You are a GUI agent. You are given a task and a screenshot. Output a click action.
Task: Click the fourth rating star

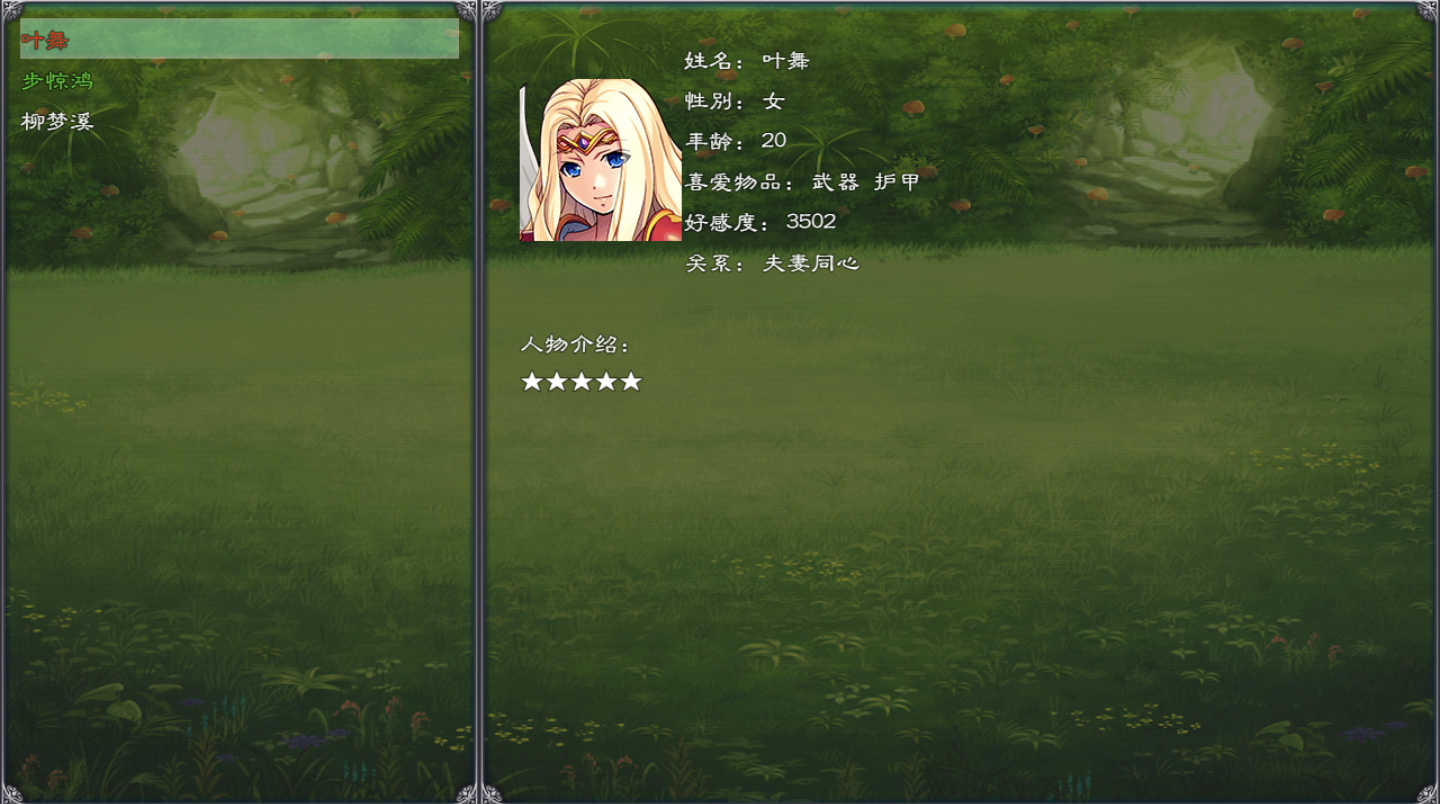[608, 381]
